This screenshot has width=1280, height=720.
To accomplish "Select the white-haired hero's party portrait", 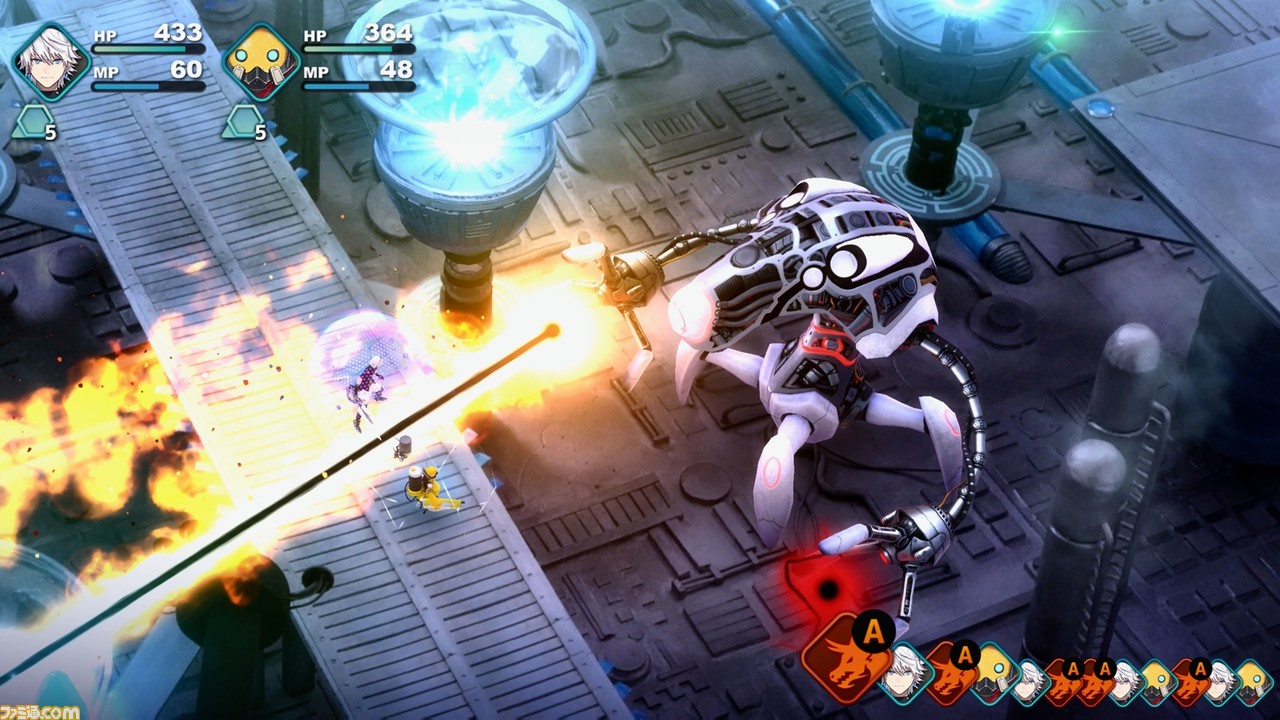I will tap(50, 62).
